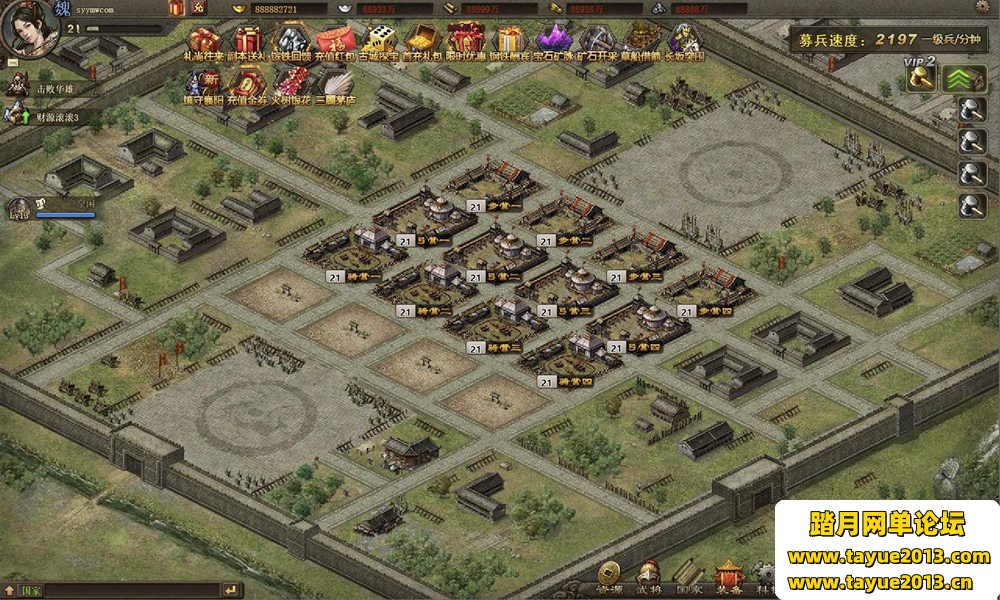Open the 充值红包 red envelope event
This screenshot has width=1000, height=600.
(333, 40)
